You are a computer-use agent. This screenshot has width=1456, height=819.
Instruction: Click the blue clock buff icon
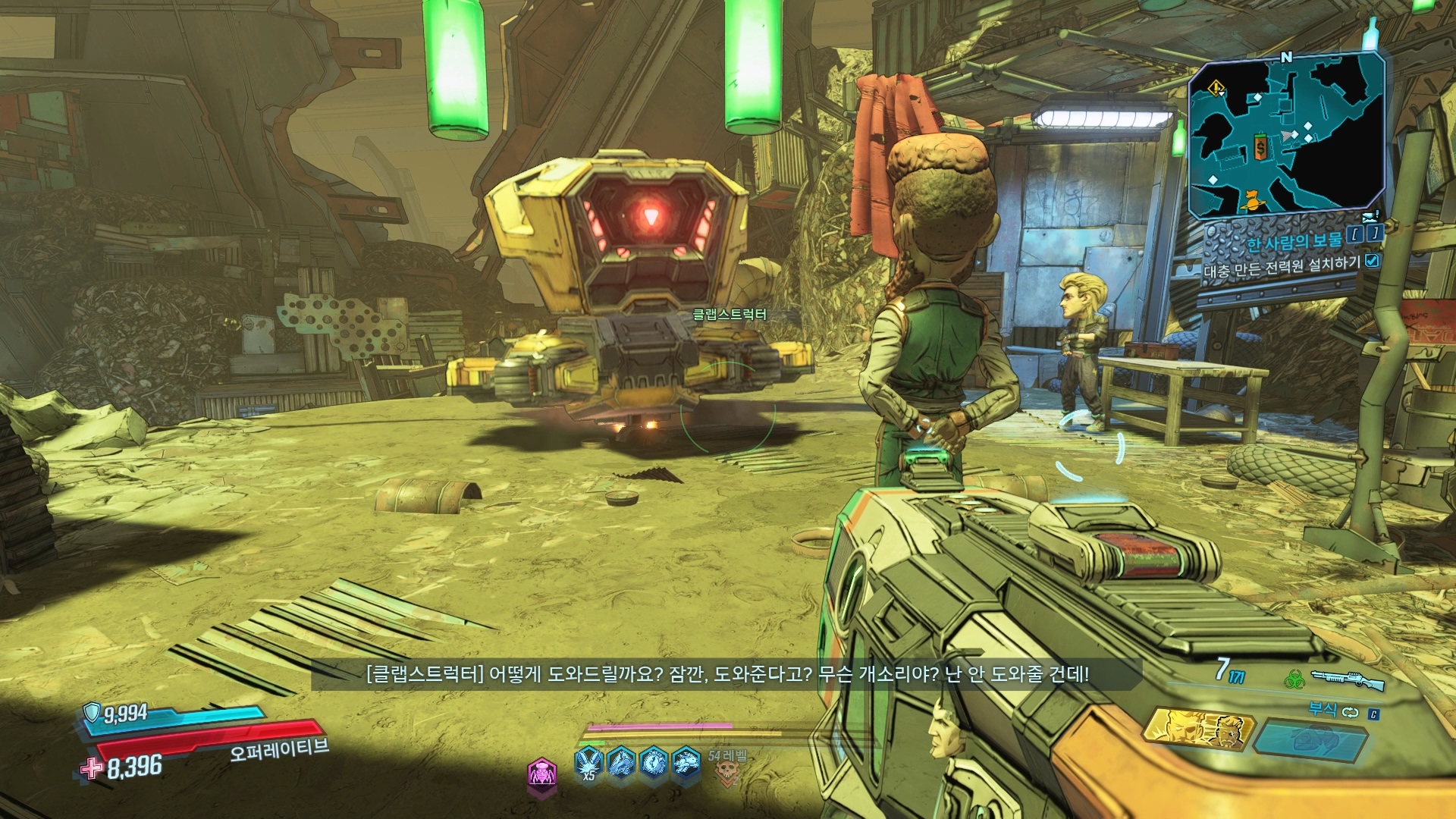(x=654, y=762)
